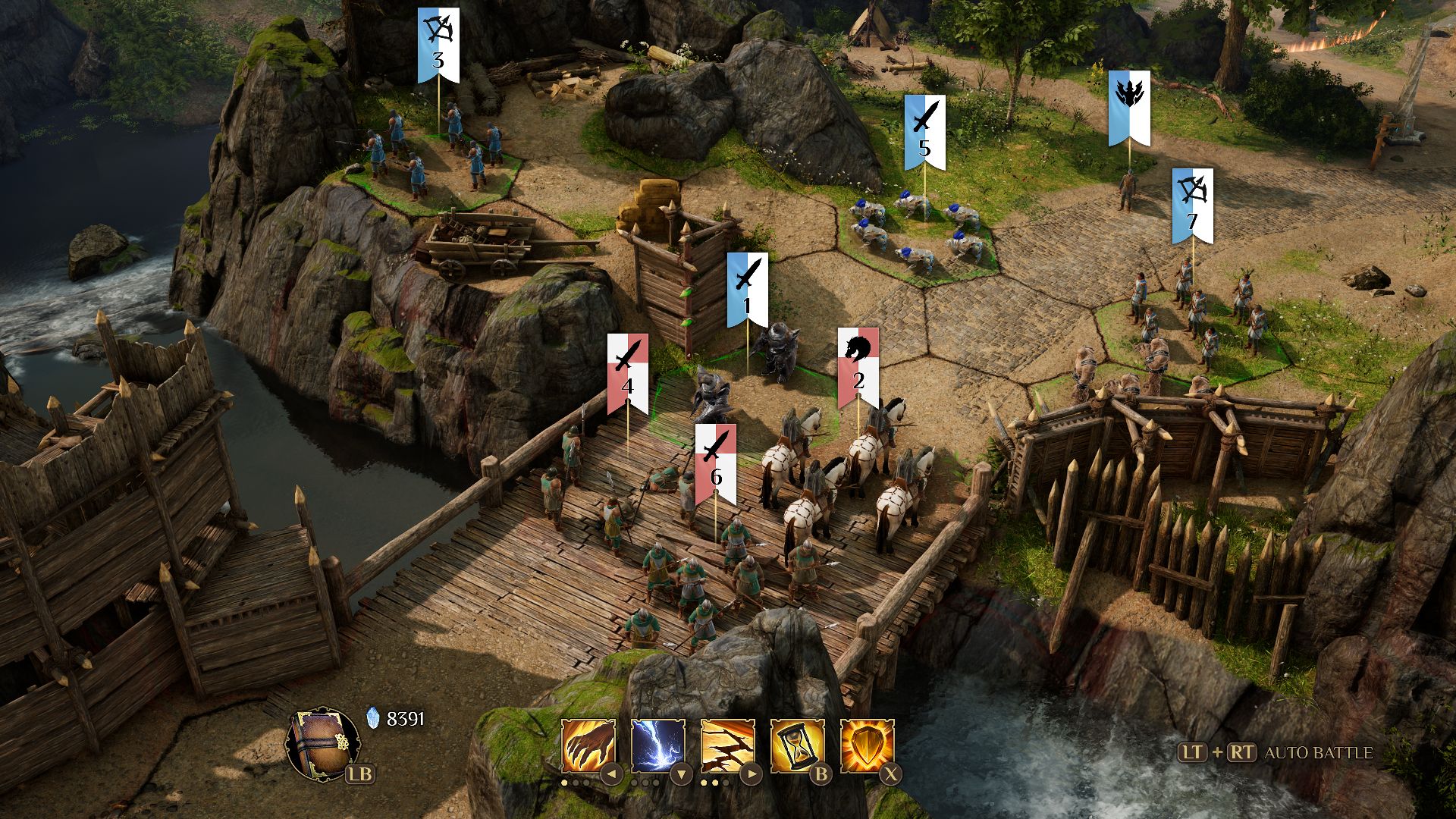
Task: Target the red sword banner numbered 6
Action: 715,464
